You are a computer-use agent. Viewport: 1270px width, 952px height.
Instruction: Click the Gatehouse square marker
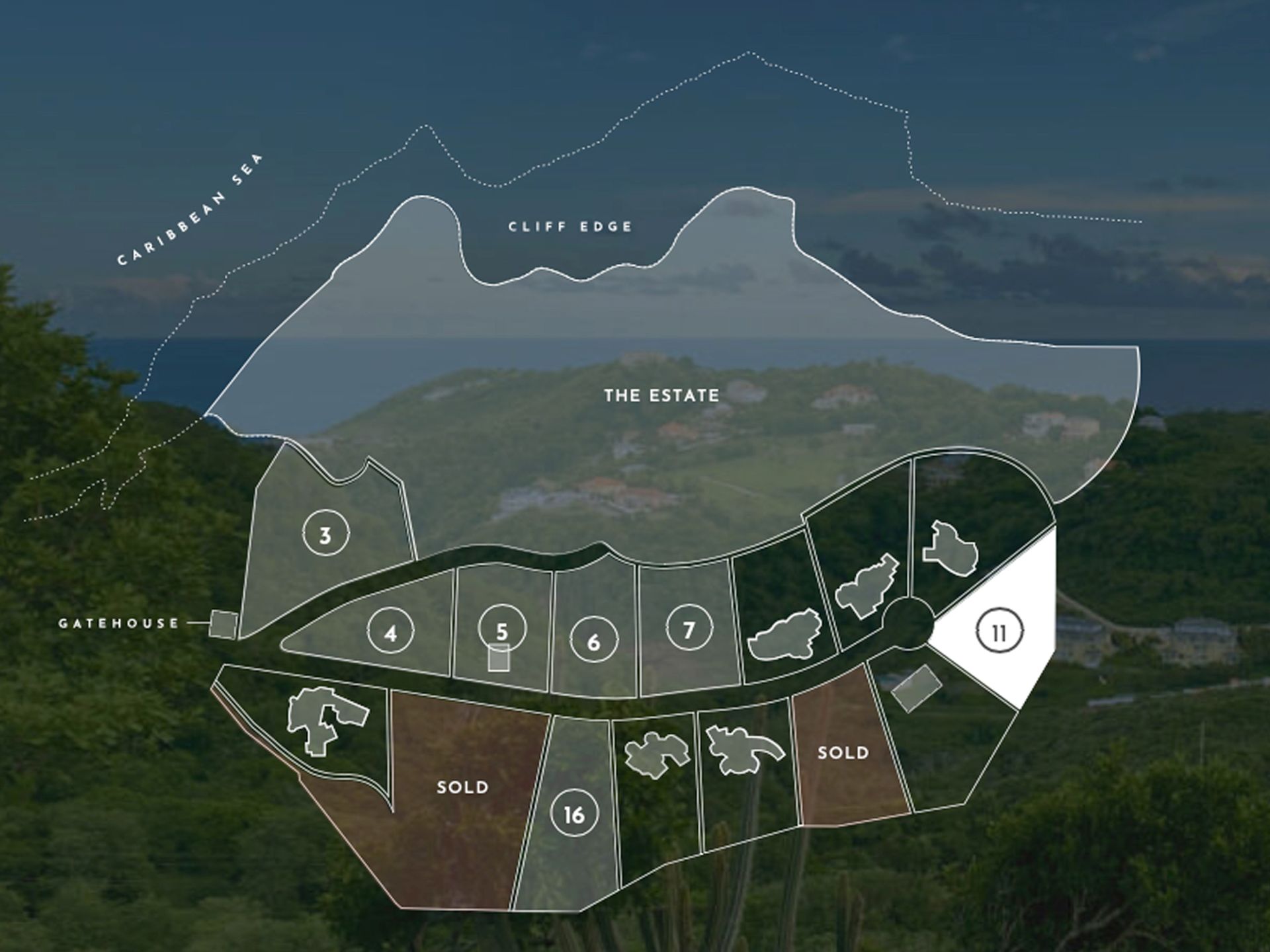tap(223, 623)
